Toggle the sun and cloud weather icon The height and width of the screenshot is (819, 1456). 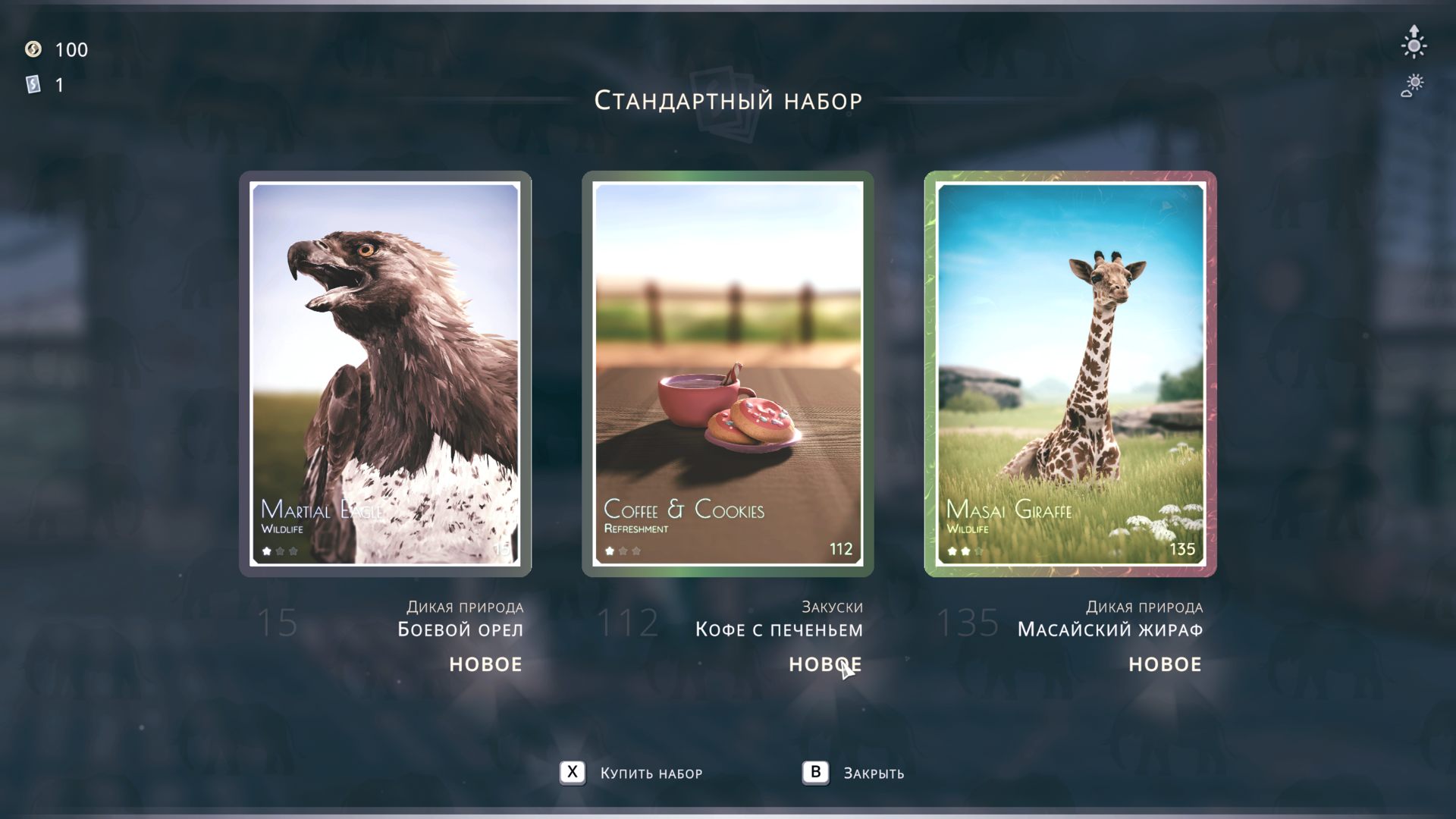1413,85
